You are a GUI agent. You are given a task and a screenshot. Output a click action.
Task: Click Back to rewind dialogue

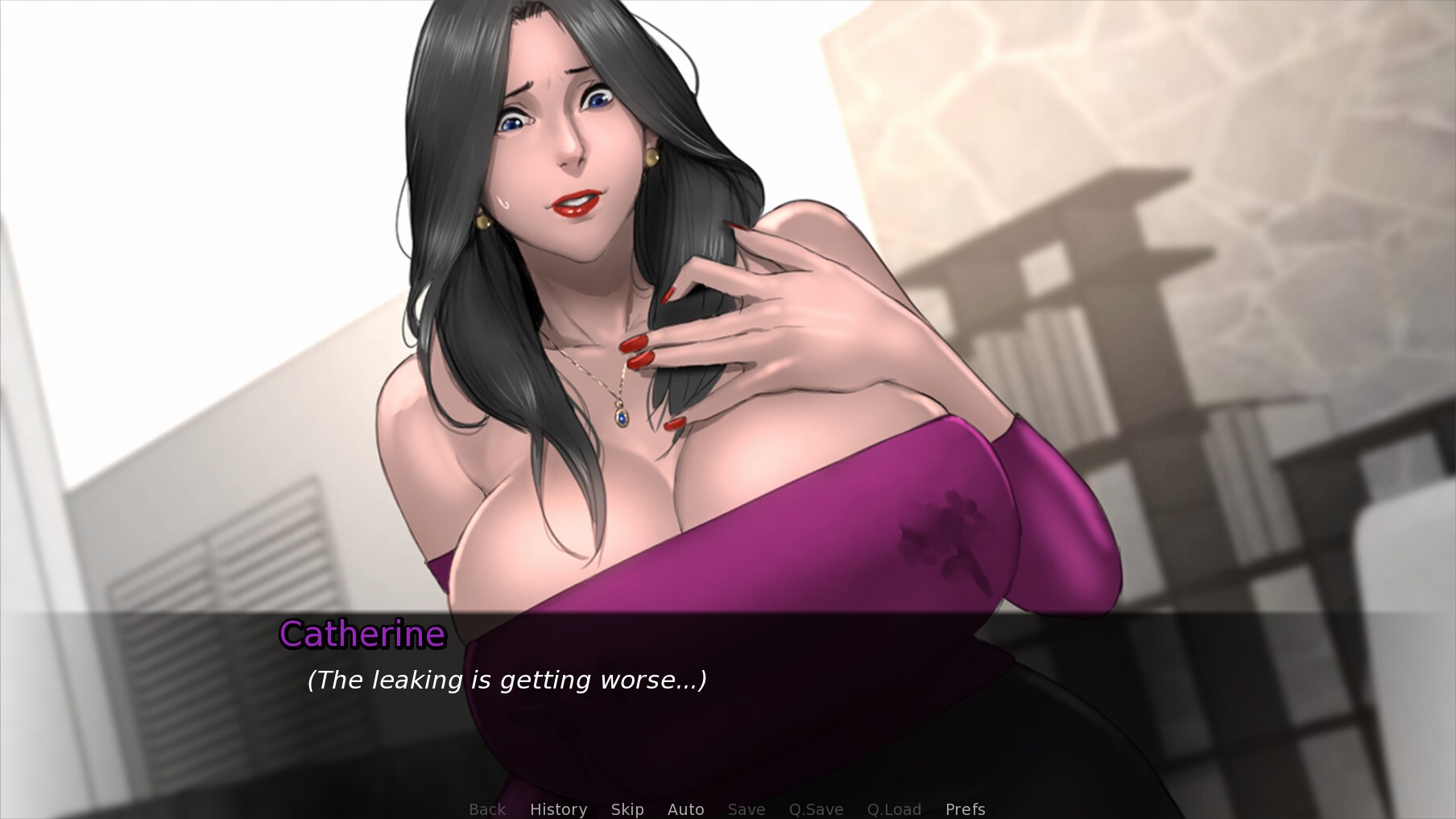pyautogui.click(x=486, y=809)
